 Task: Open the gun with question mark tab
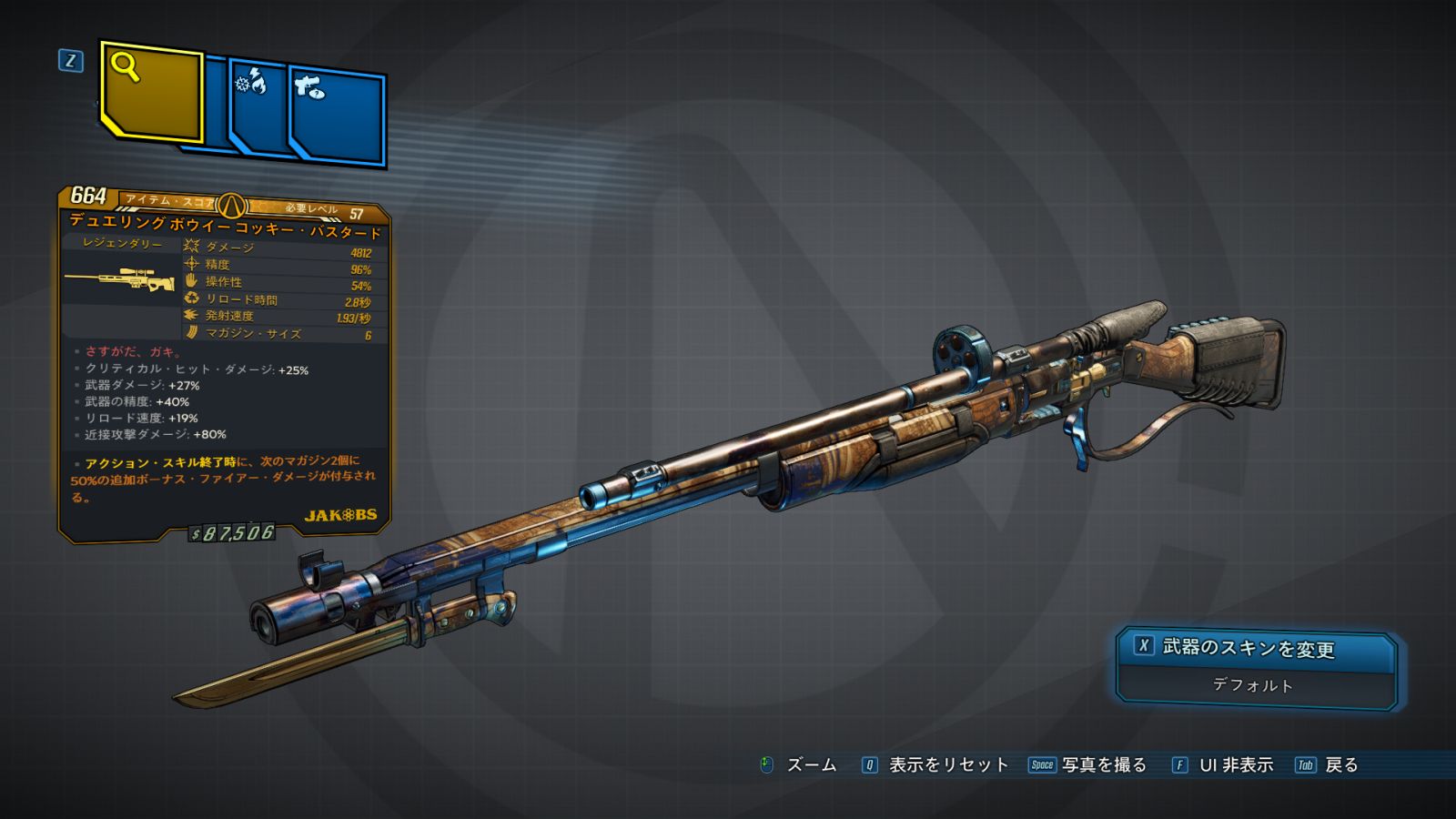coord(339,116)
